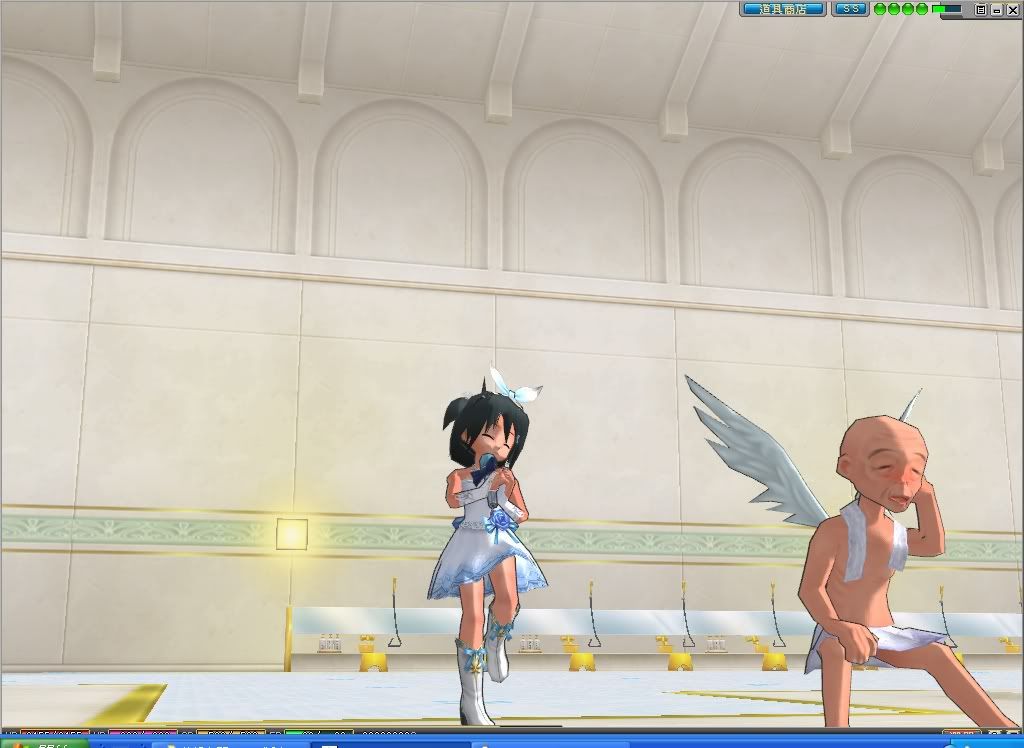This screenshot has height=748, width=1024.
Task: Minimize the game window
Action: [997, 9]
